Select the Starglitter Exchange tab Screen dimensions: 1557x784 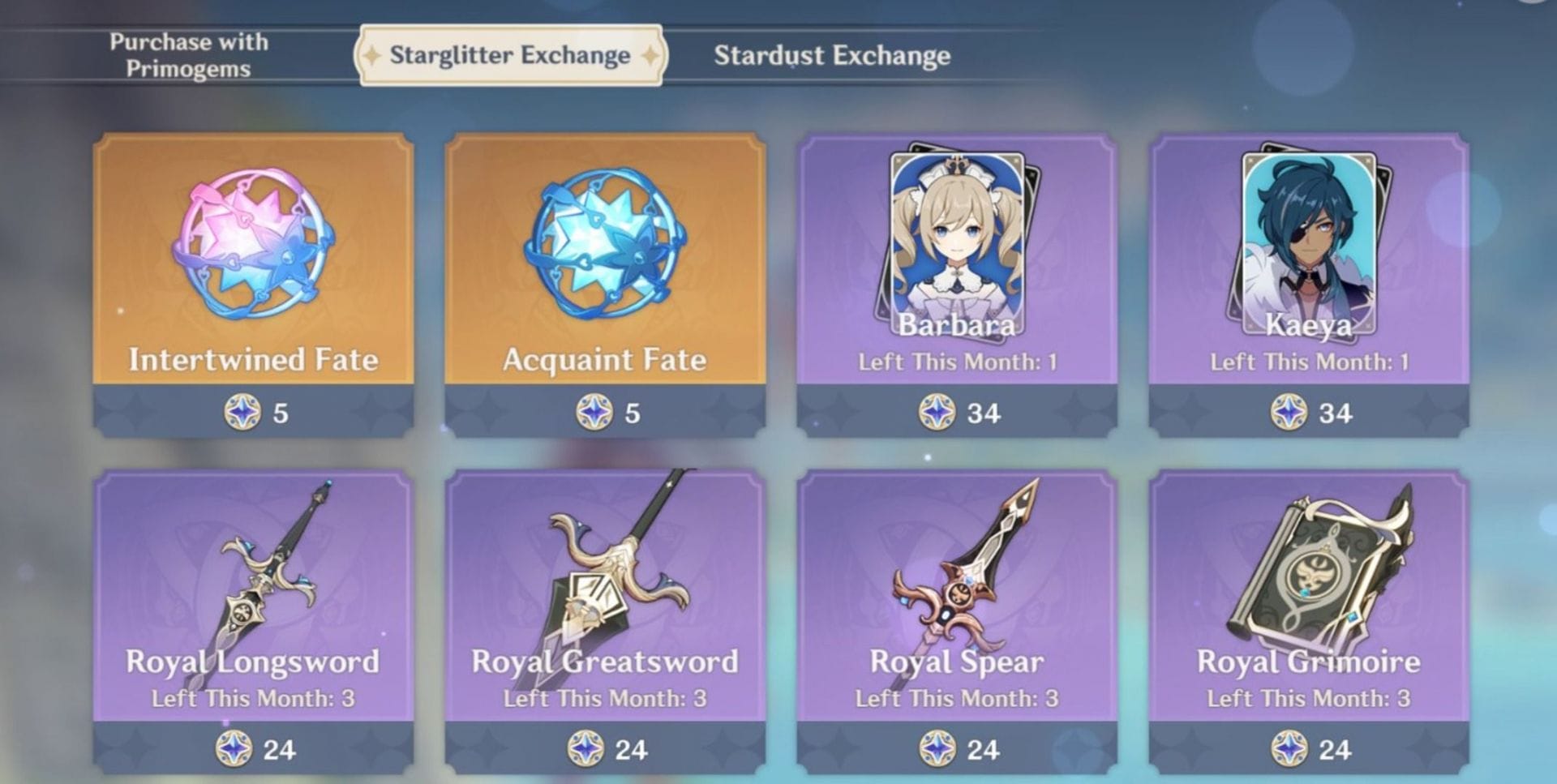coord(509,55)
